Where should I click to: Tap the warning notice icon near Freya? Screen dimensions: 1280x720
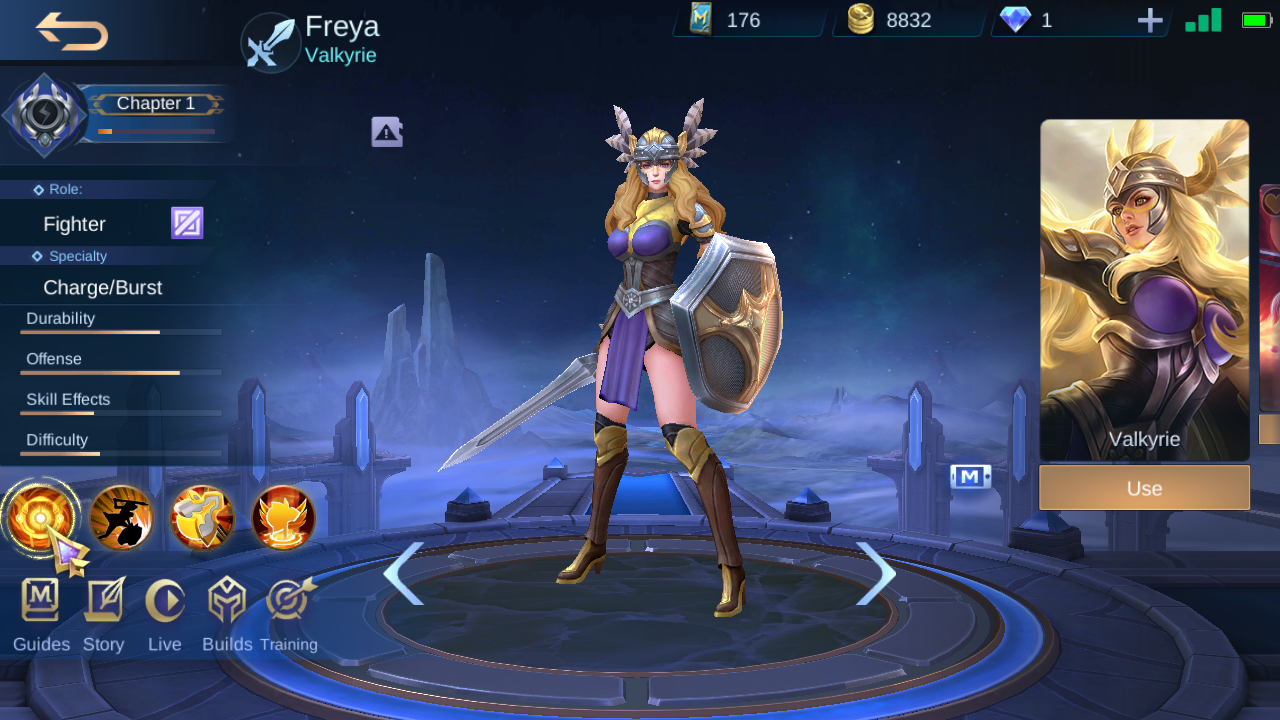pyautogui.click(x=387, y=131)
